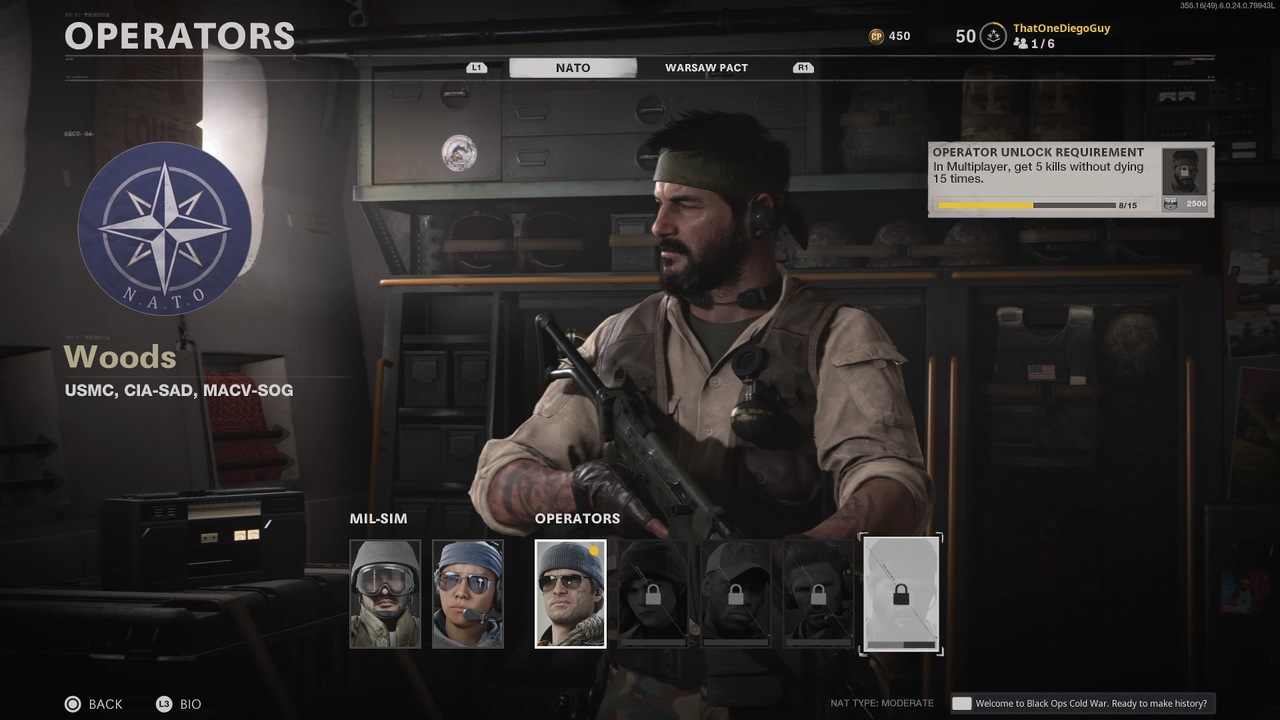Click the L1 bumper icon beside NATO
Screen dimensions: 1280x720
pos(475,67)
